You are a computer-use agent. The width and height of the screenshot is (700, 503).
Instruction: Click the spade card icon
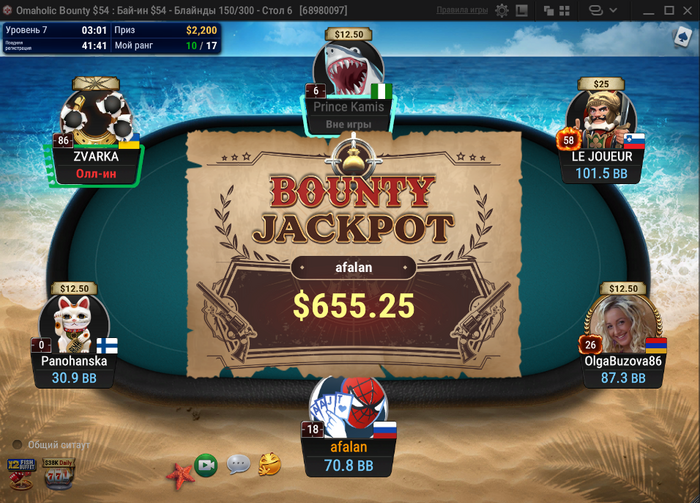[x=683, y=38]
